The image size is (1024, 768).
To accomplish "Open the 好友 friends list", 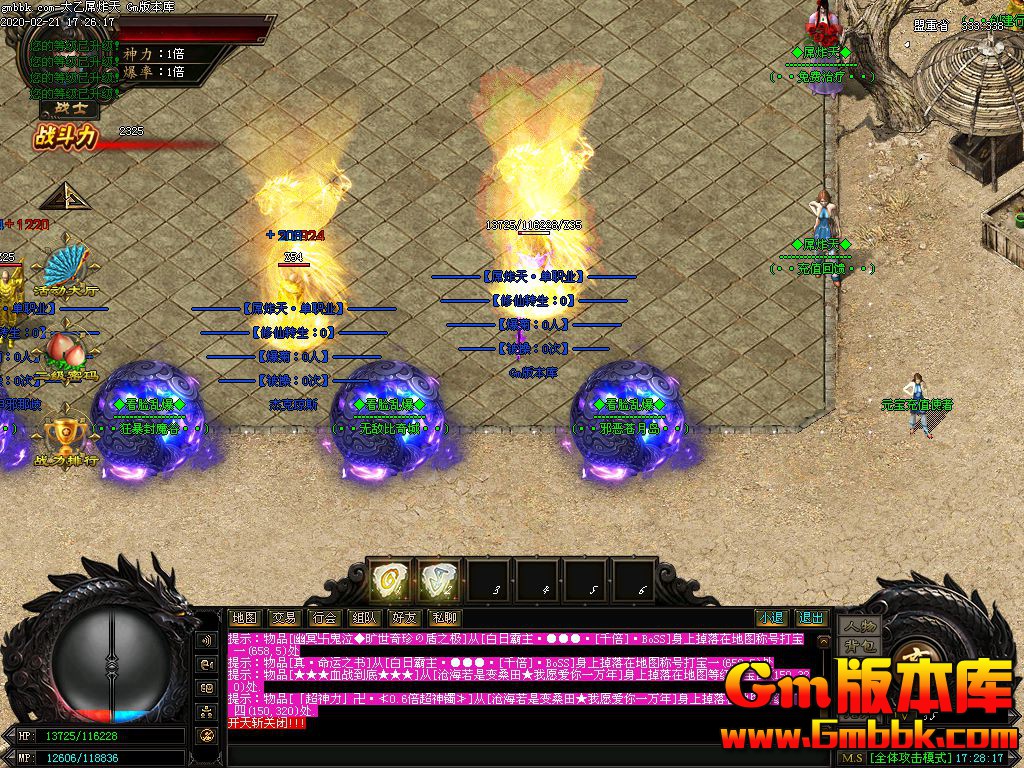I will pos(404,618).
